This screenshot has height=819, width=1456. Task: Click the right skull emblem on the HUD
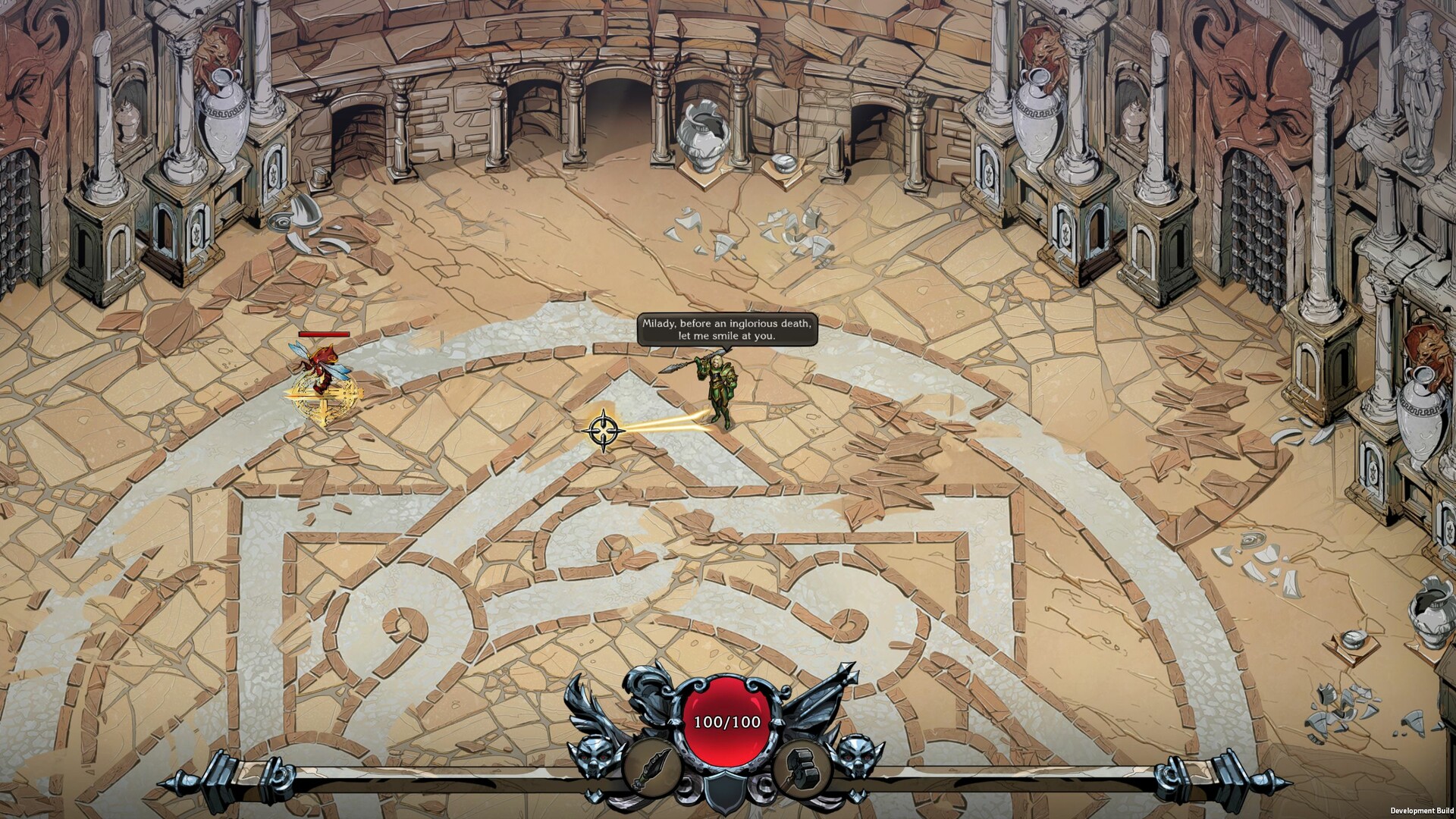855,753
